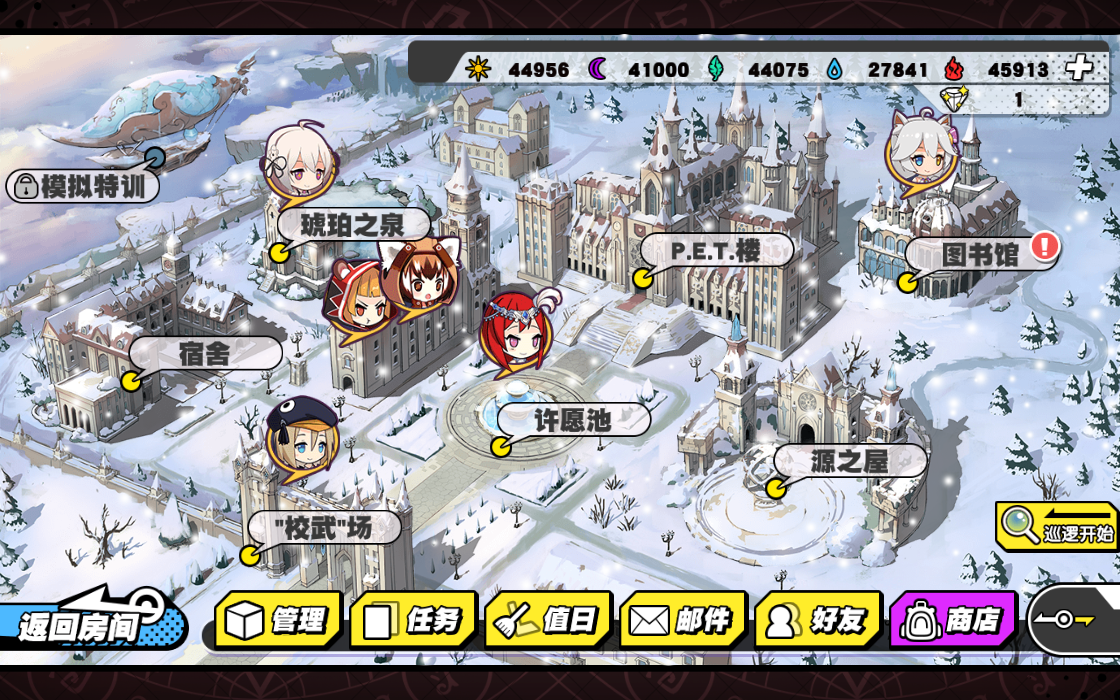Image resolution: width=1120 pixels, height=700 pixels.
Task: Go to 琥珀之泉 location label
Action: coord(353,224)
